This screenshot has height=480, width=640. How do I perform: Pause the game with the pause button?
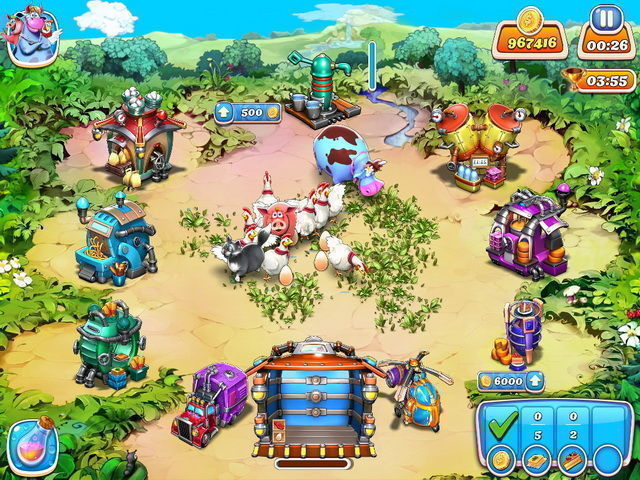tap(603, 19)
